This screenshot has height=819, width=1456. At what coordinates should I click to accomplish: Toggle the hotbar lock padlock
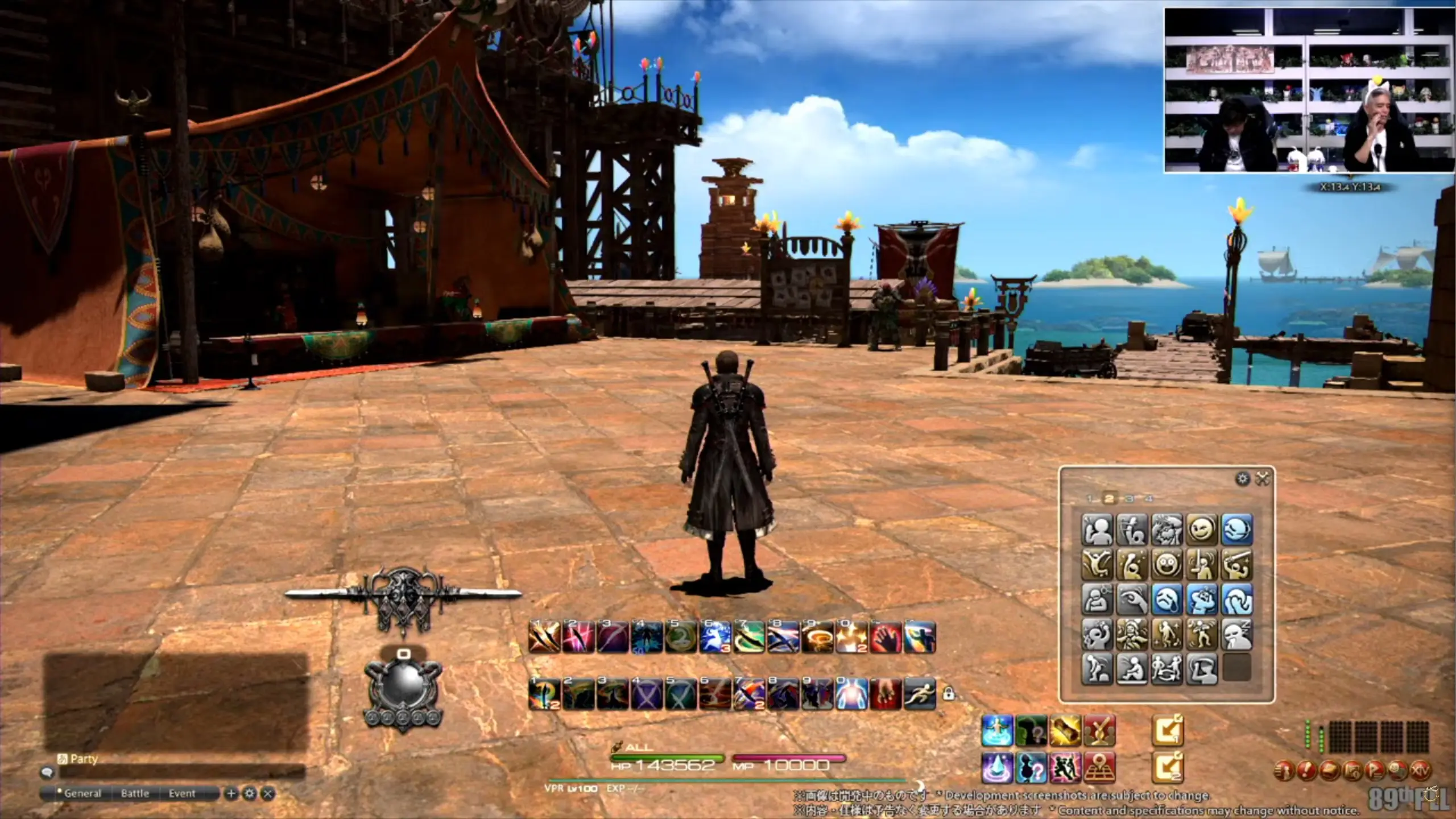pyautogui.click(x=948, y=693)
